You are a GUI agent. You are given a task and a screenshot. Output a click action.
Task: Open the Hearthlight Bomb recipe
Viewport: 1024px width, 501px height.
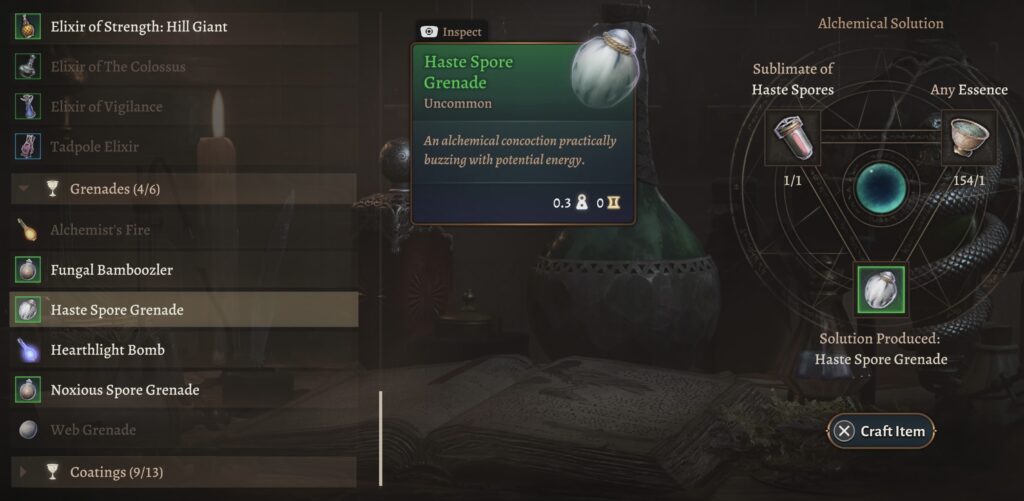[x=108, y=350]
